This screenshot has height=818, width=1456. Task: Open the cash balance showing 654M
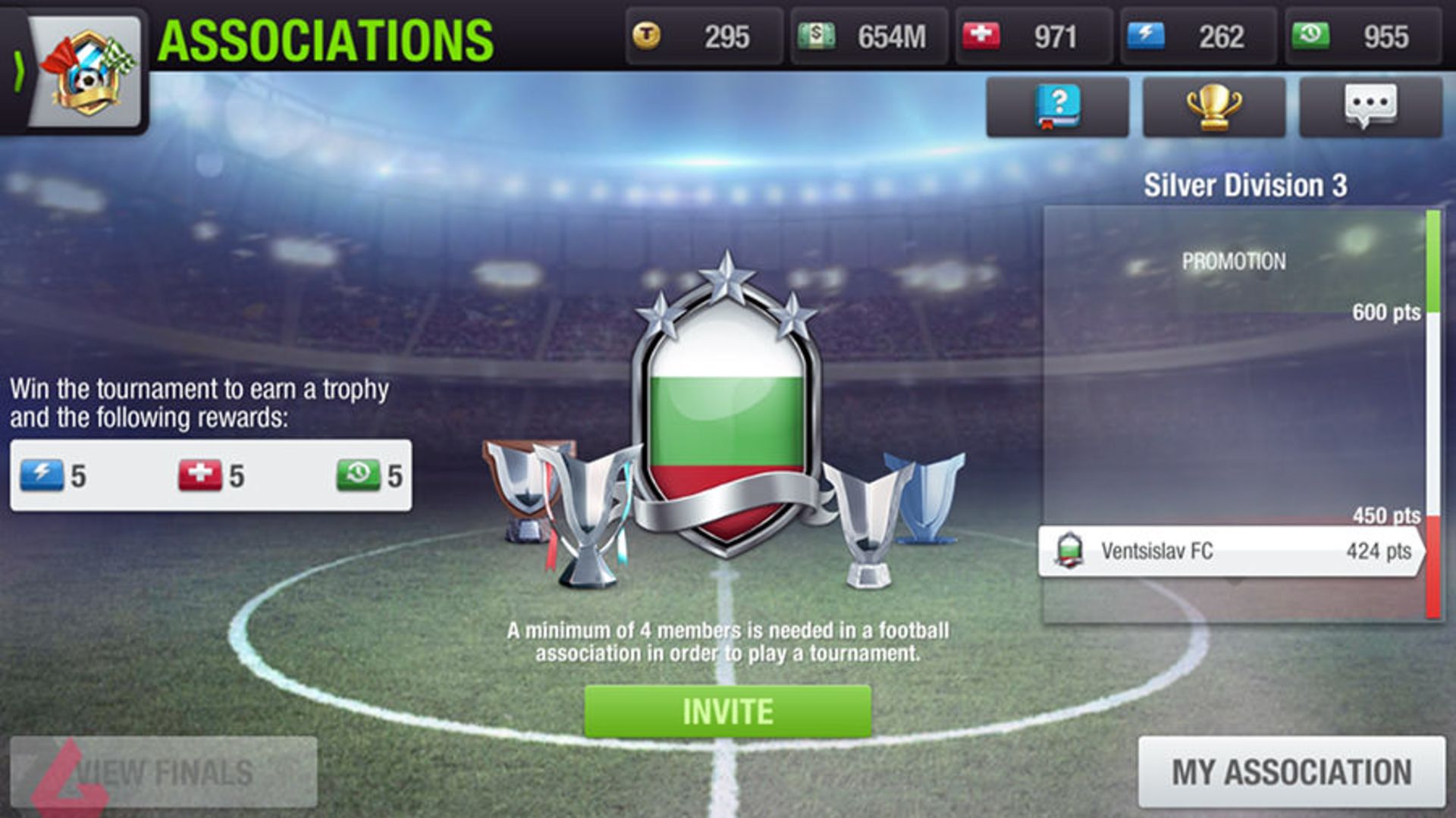(x=868, y=36)
